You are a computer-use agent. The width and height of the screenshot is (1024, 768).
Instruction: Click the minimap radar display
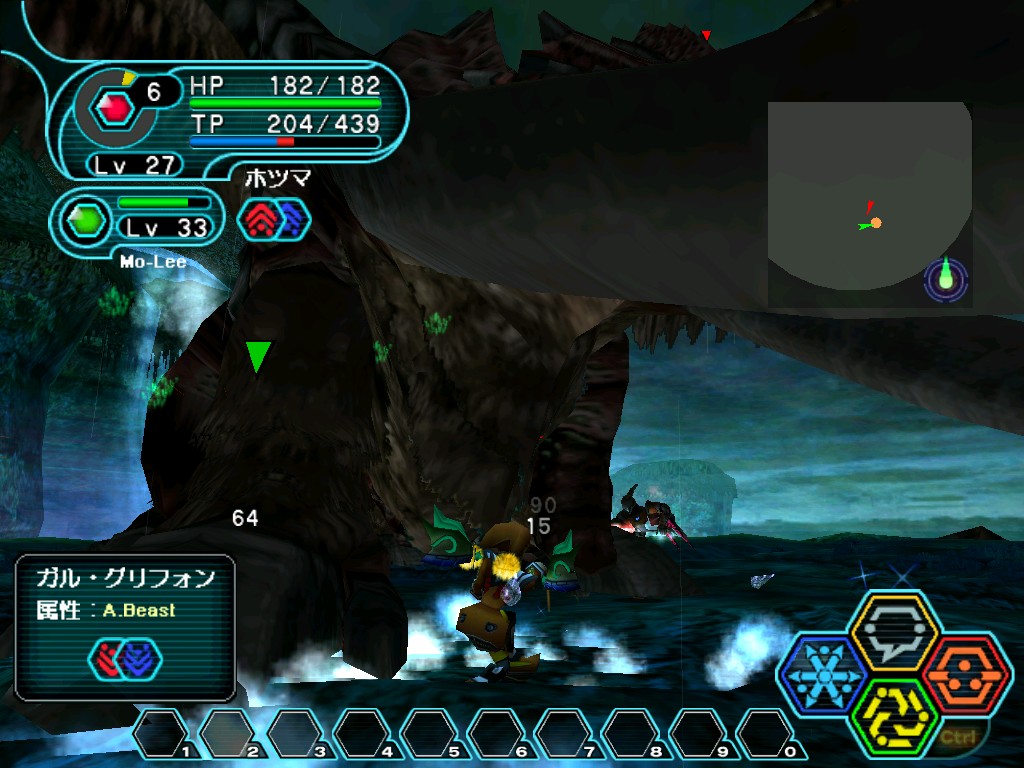[x=869, y=203]
